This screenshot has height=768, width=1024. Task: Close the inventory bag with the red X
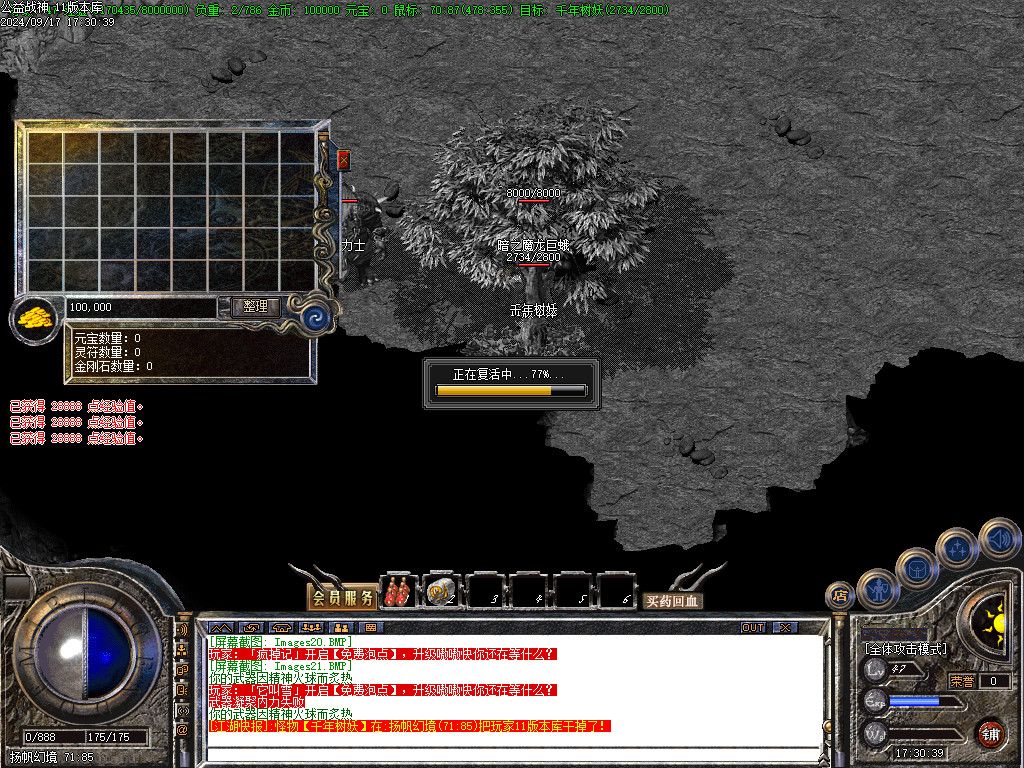coord(344,159)
